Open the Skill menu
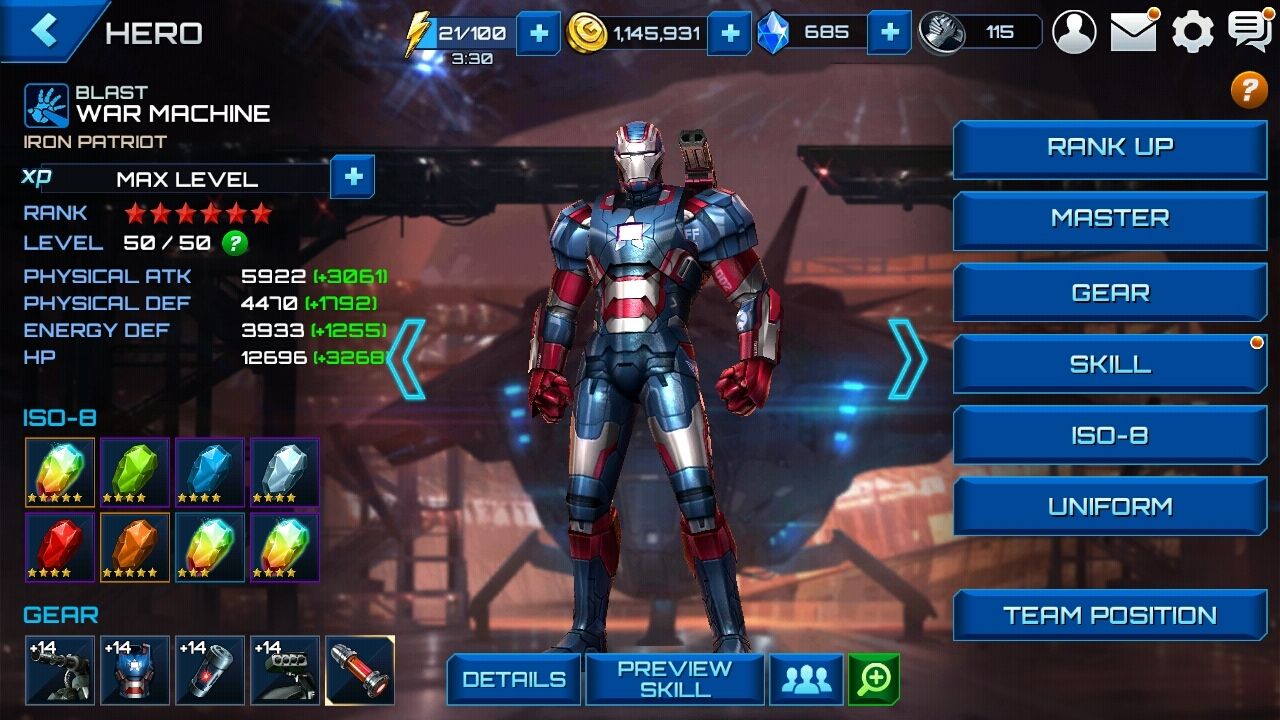 click(x=1110, y=364)
